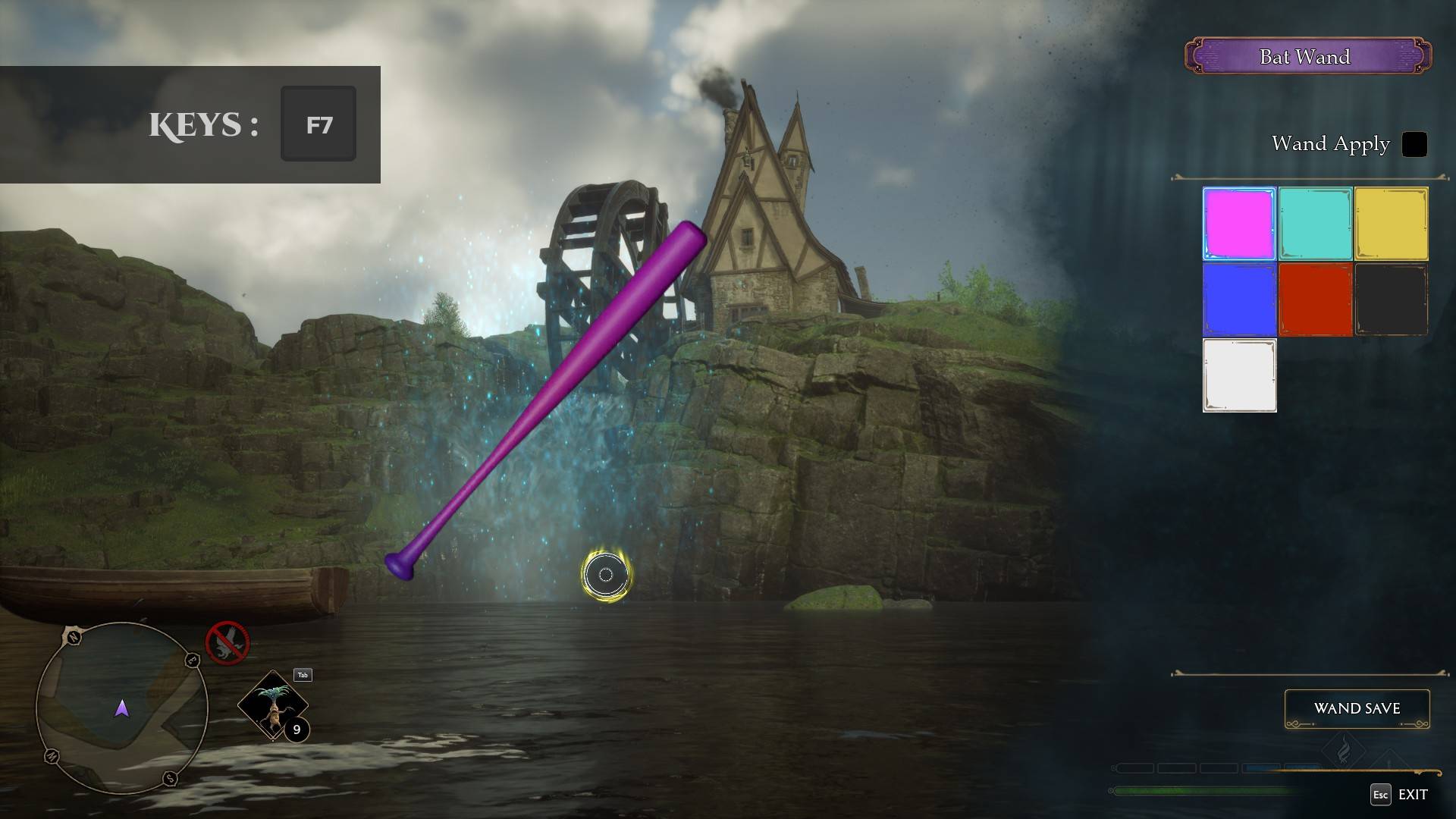Click the glowing crosshair reticle on the water
1456x819 pixels.
pyautogui.click(x=605, y=576)
